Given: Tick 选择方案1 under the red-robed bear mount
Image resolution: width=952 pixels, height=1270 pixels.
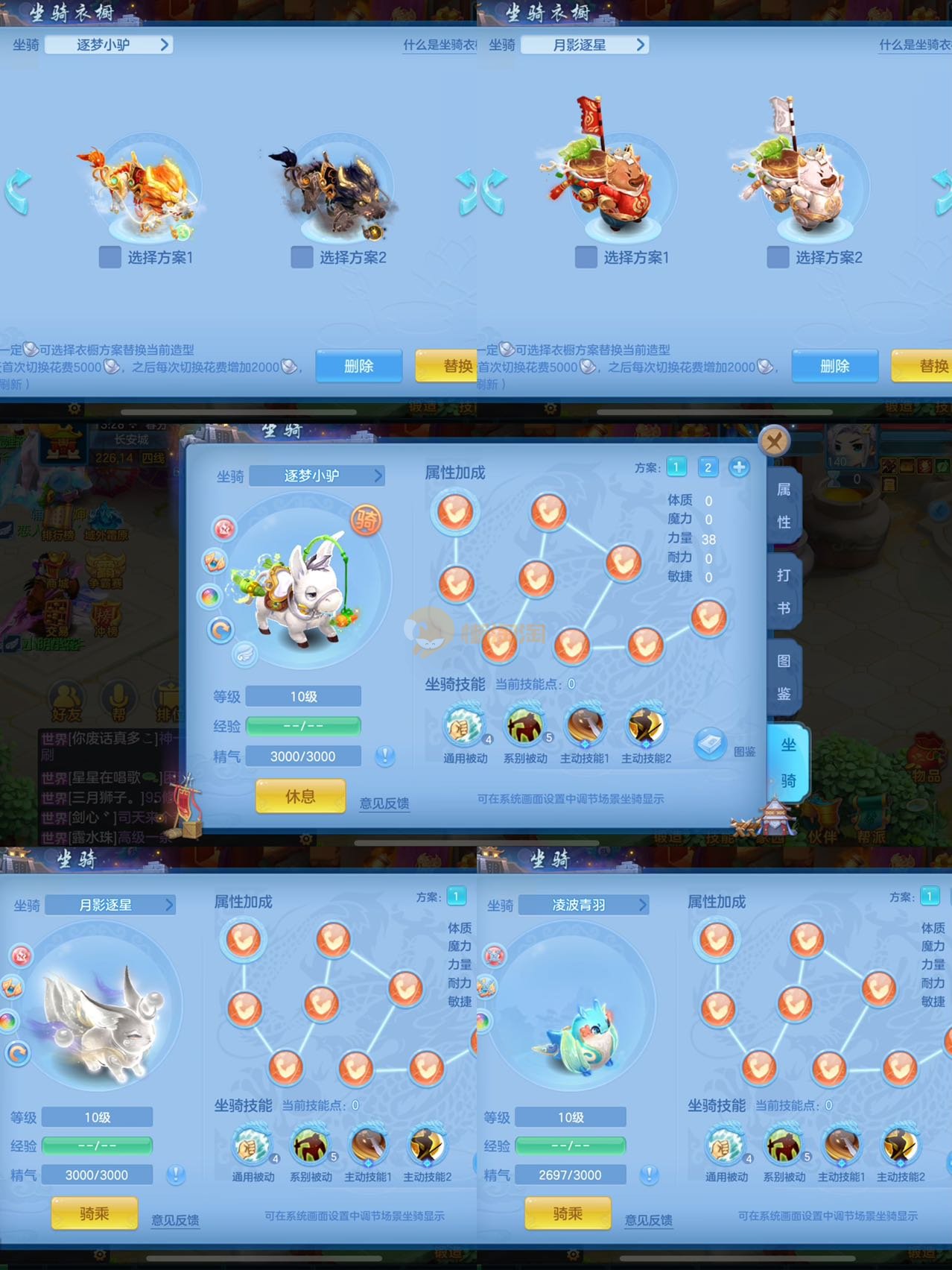Looking at the screenshot, I should tap(586, 257).
